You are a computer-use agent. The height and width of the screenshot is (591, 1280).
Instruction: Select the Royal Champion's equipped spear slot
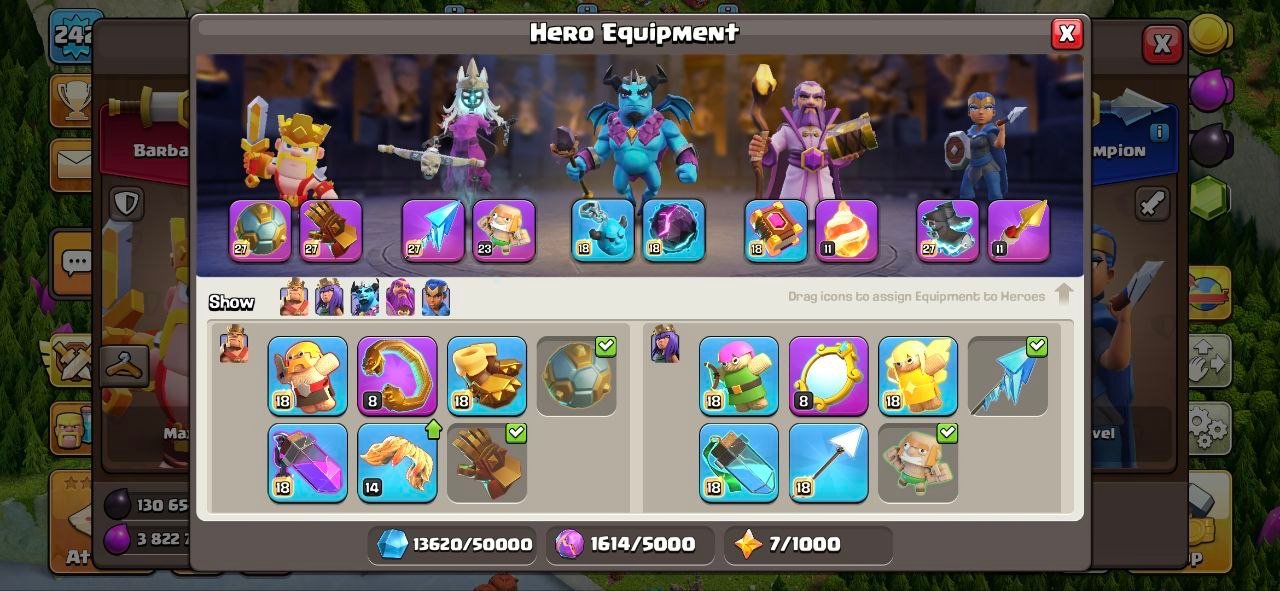(1019, 231)
